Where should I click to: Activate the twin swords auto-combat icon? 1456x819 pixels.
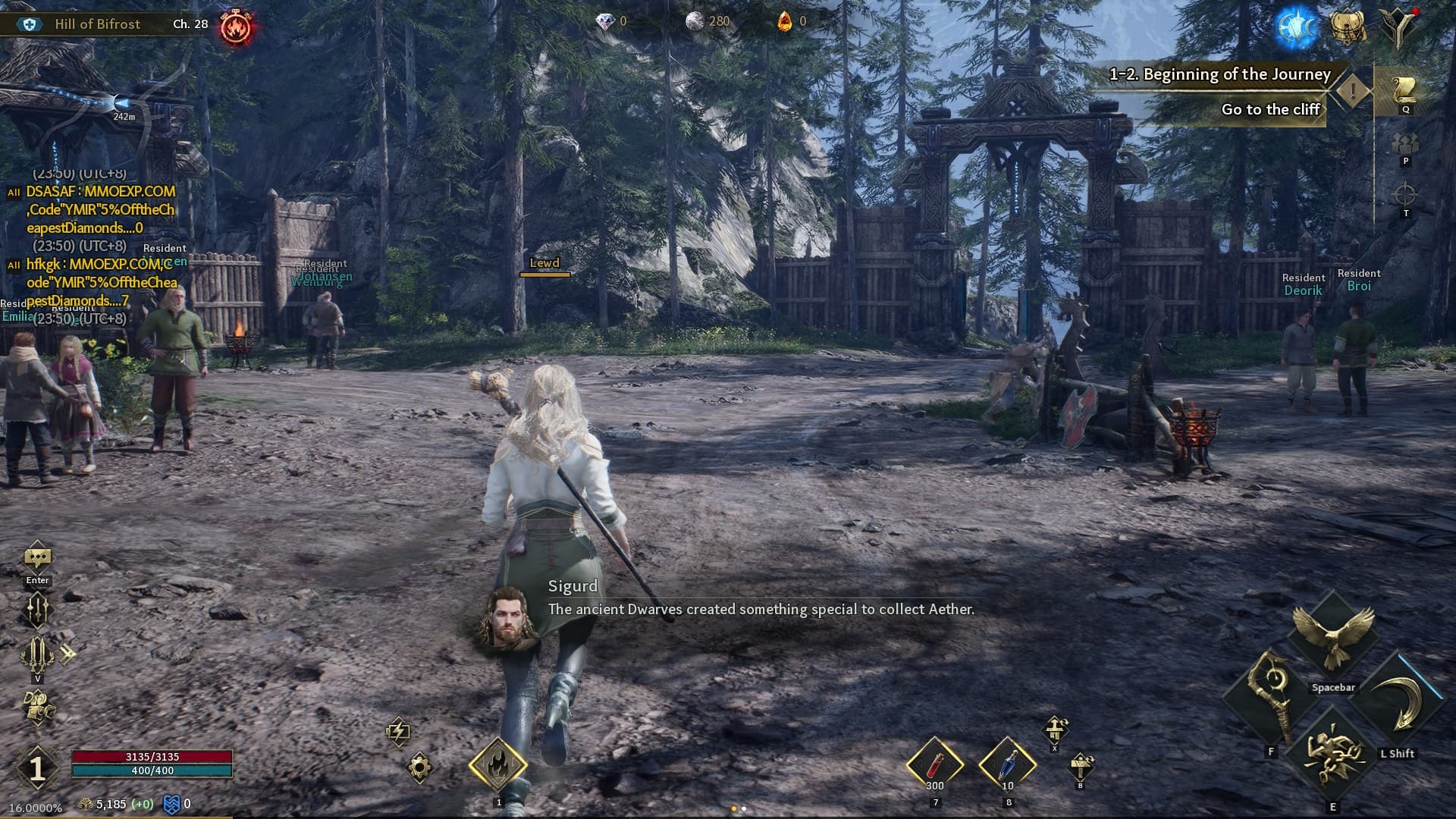37,653
